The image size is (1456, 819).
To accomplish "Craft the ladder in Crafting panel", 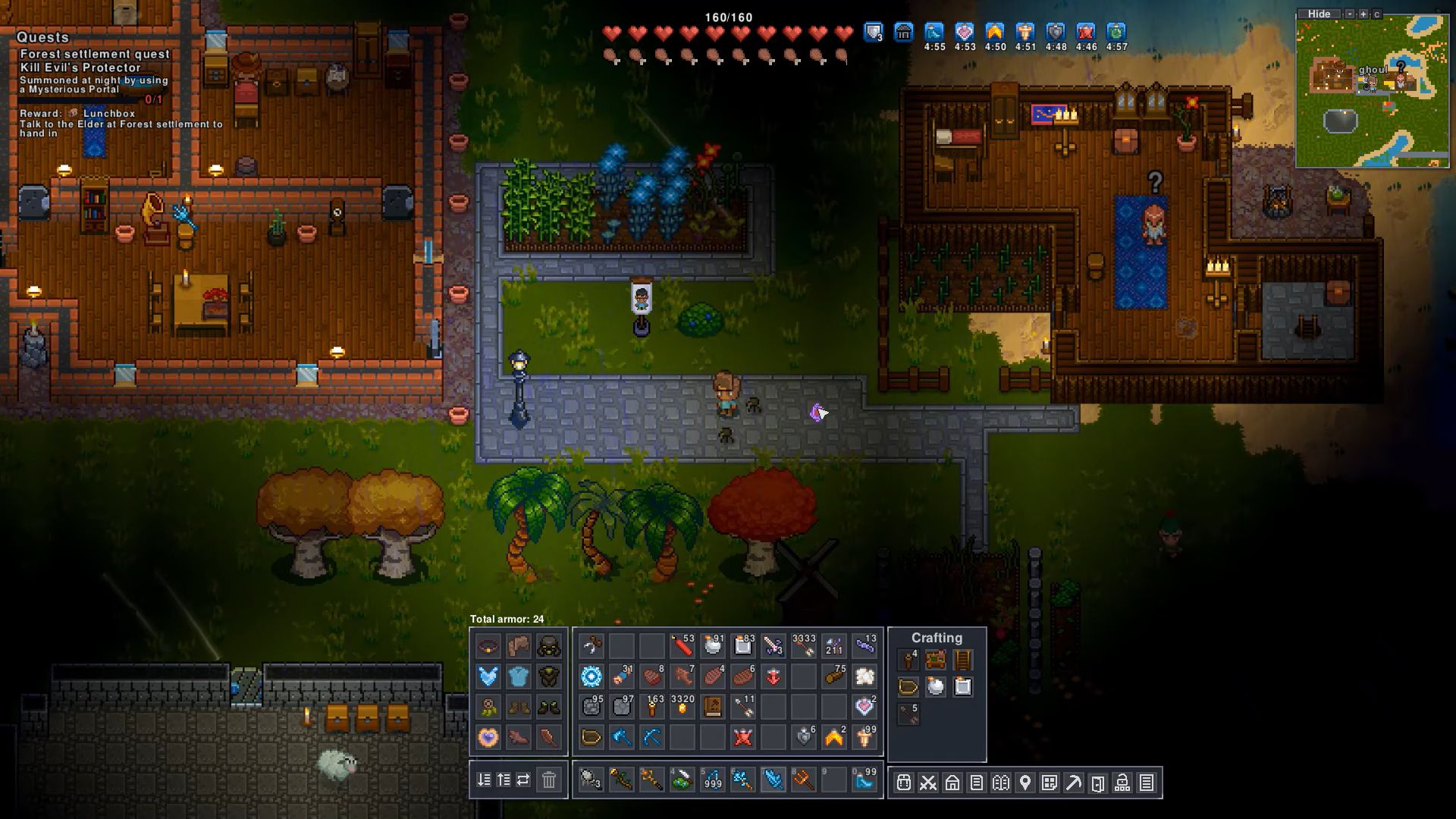I will (x=962, y=660).
